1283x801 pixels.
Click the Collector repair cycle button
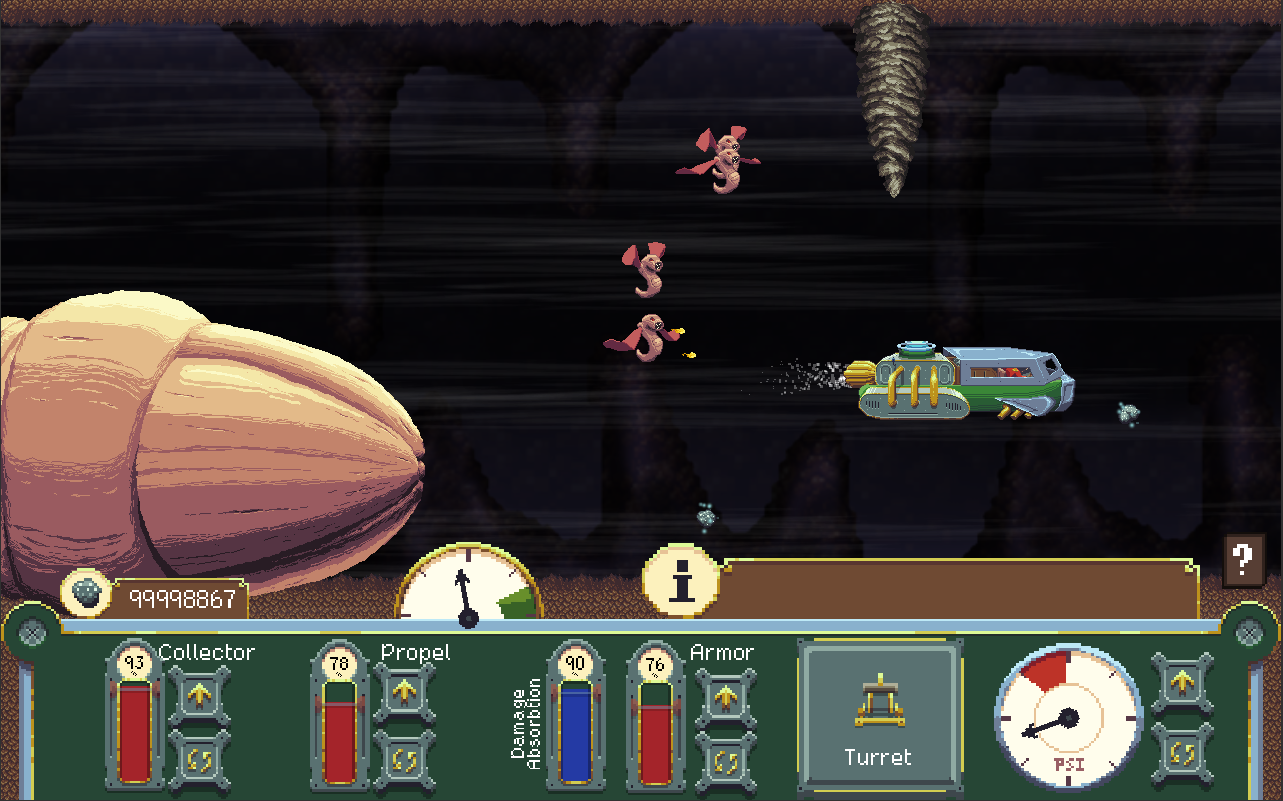tap(199, 758)
